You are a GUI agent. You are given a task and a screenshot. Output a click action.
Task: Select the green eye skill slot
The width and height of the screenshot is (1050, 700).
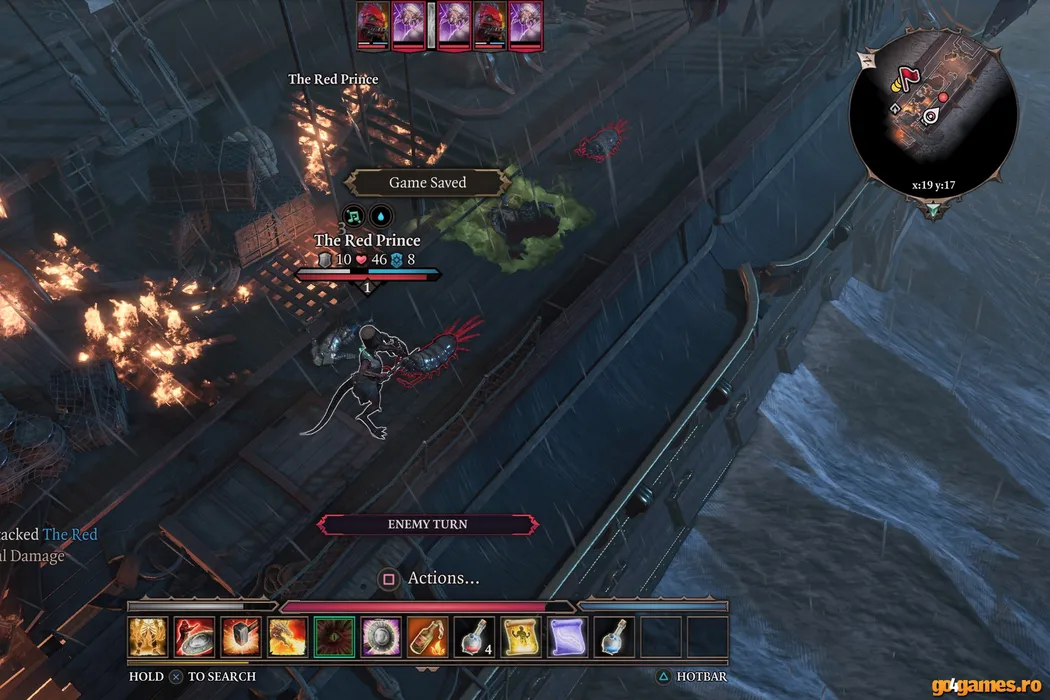tap(333, 636)
